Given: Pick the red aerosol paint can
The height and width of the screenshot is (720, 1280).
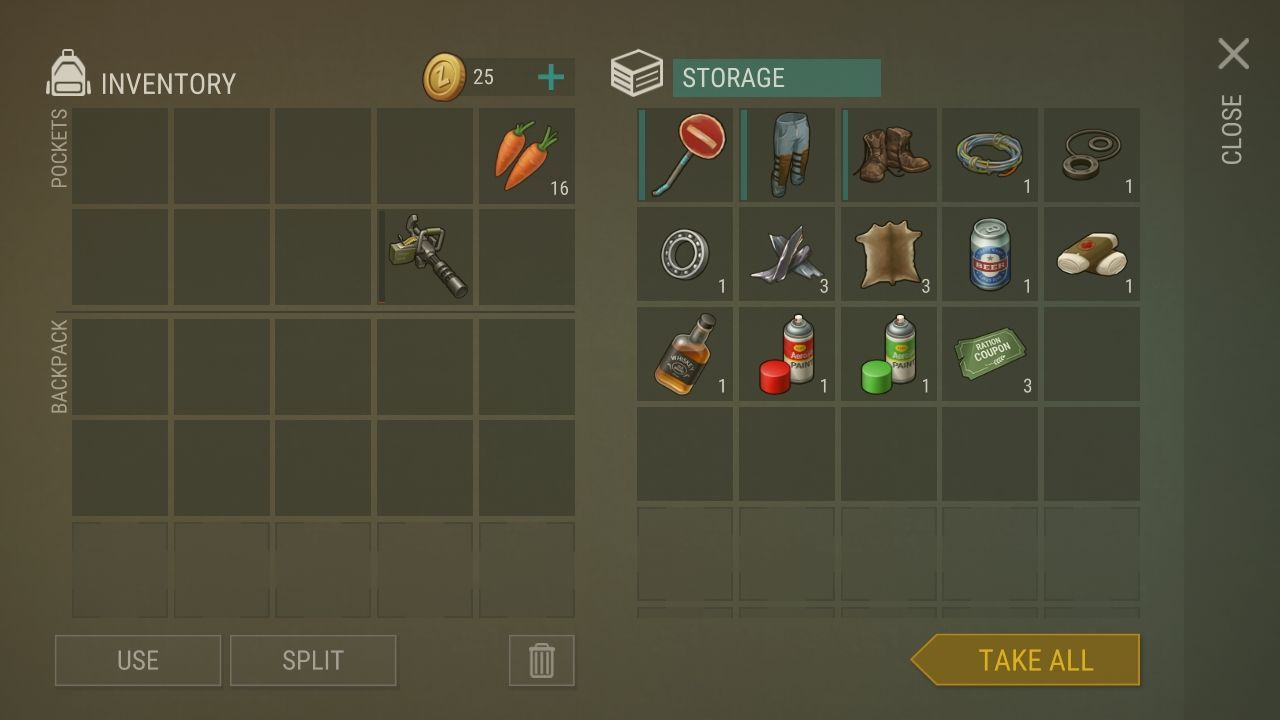Looking at the screenshot, I should [787, 354].
